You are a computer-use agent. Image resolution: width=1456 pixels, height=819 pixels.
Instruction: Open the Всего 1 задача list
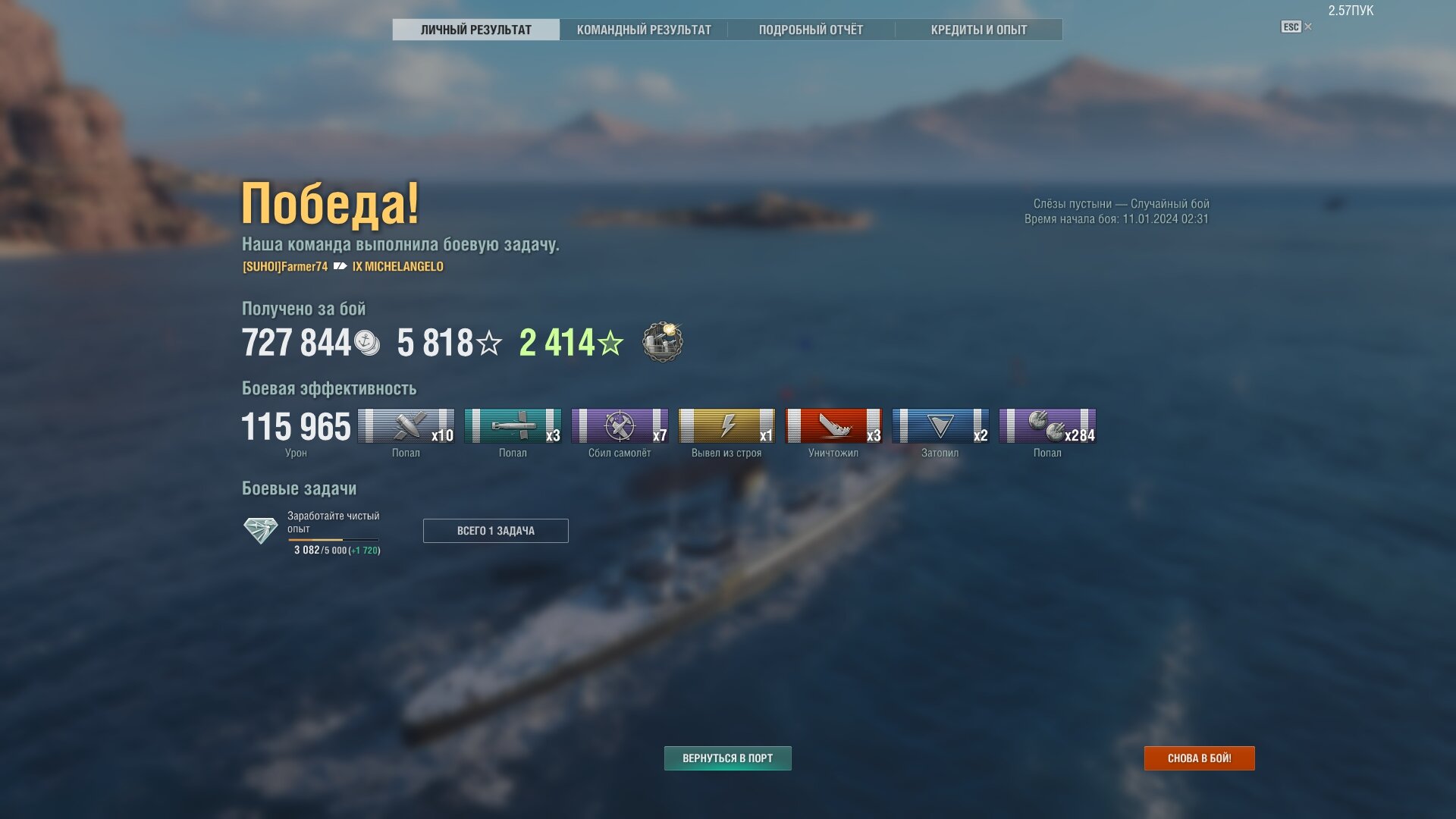pyautogui.click(x=495, y=531)
